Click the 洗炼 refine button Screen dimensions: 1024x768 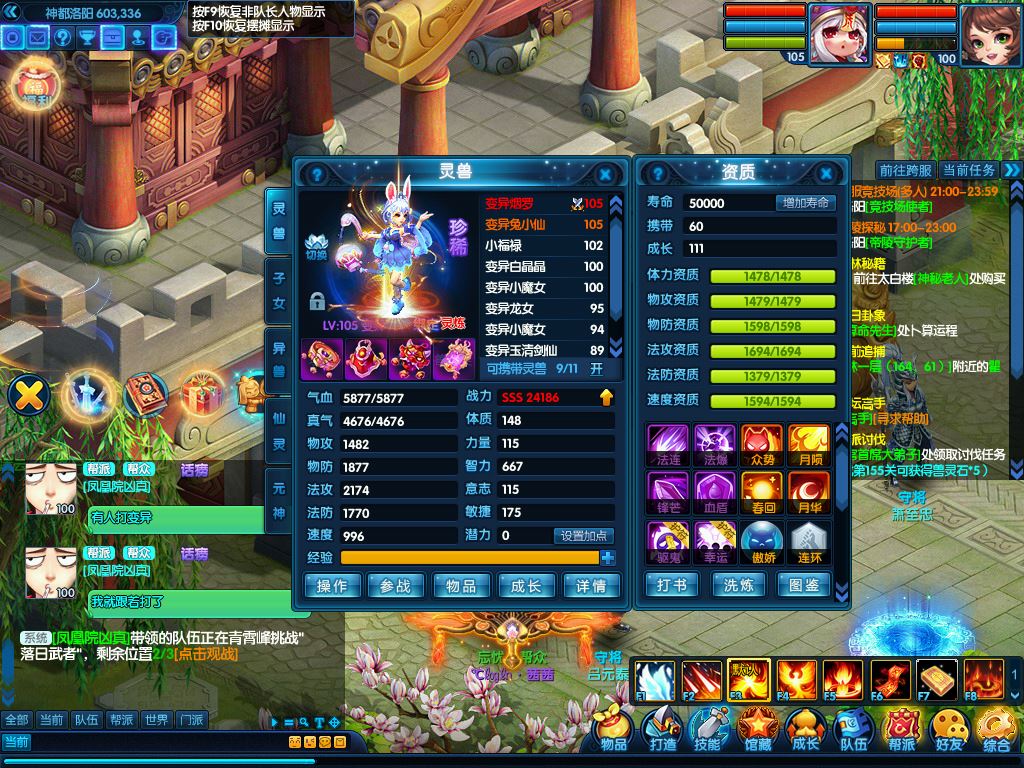[739, 585]
